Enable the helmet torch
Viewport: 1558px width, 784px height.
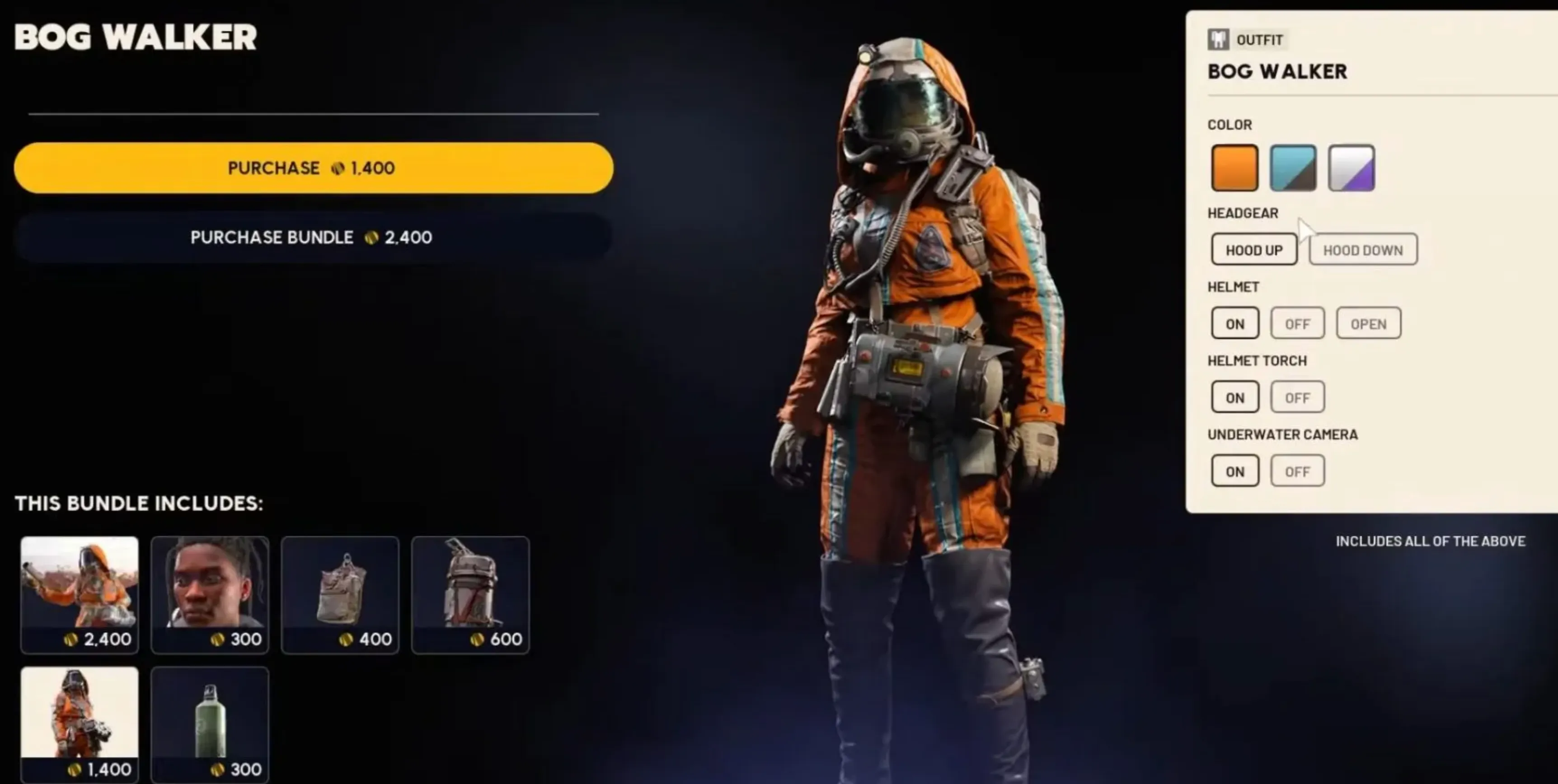point(1234,397)
